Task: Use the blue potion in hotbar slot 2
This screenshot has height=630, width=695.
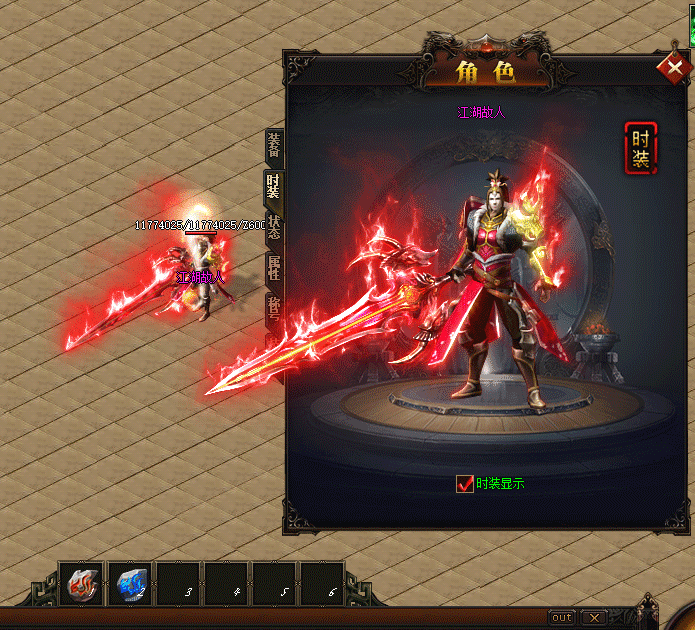Action: (x=130, y=584)
